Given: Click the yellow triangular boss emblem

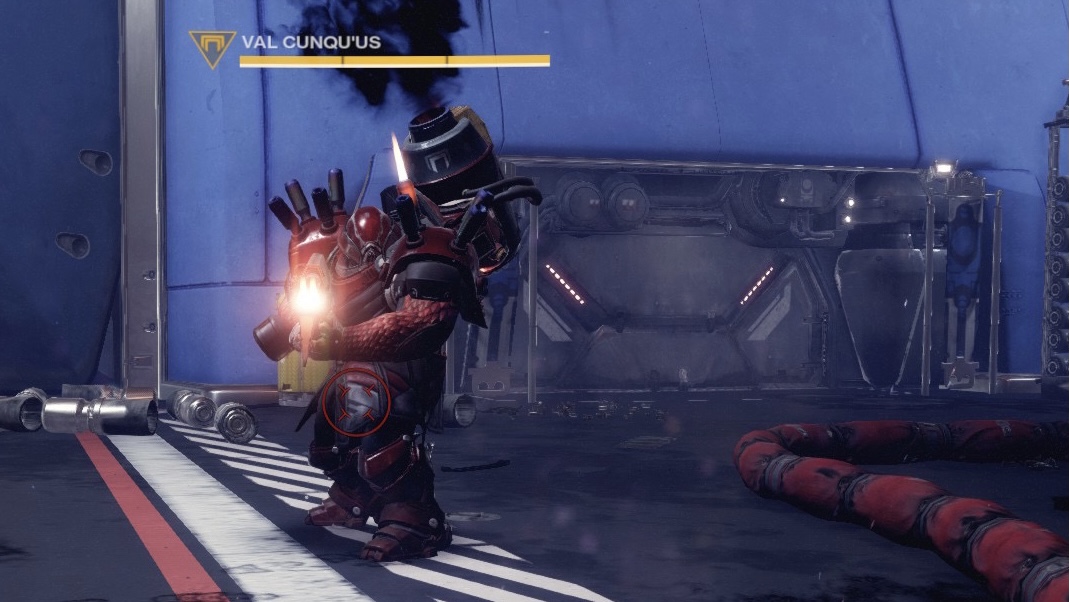Looking at the screenshot, I should point(212,46).
